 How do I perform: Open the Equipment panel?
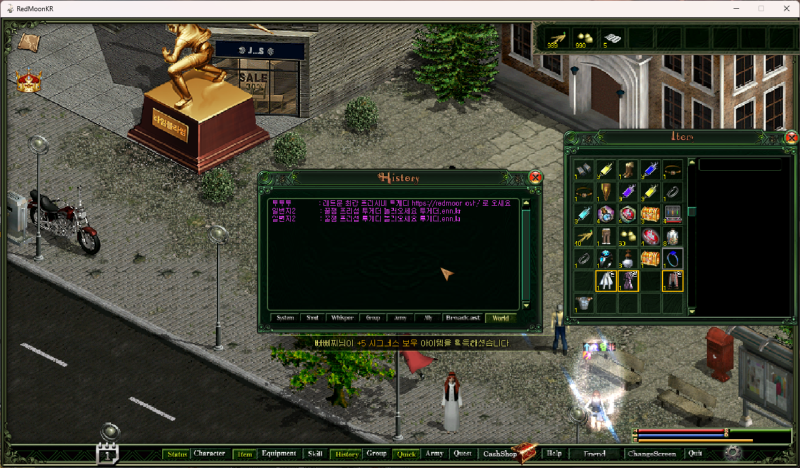(279, 454)
